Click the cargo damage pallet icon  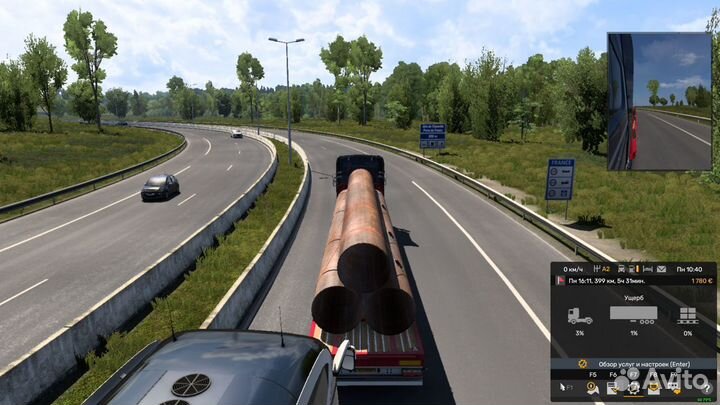click(688, 315)
